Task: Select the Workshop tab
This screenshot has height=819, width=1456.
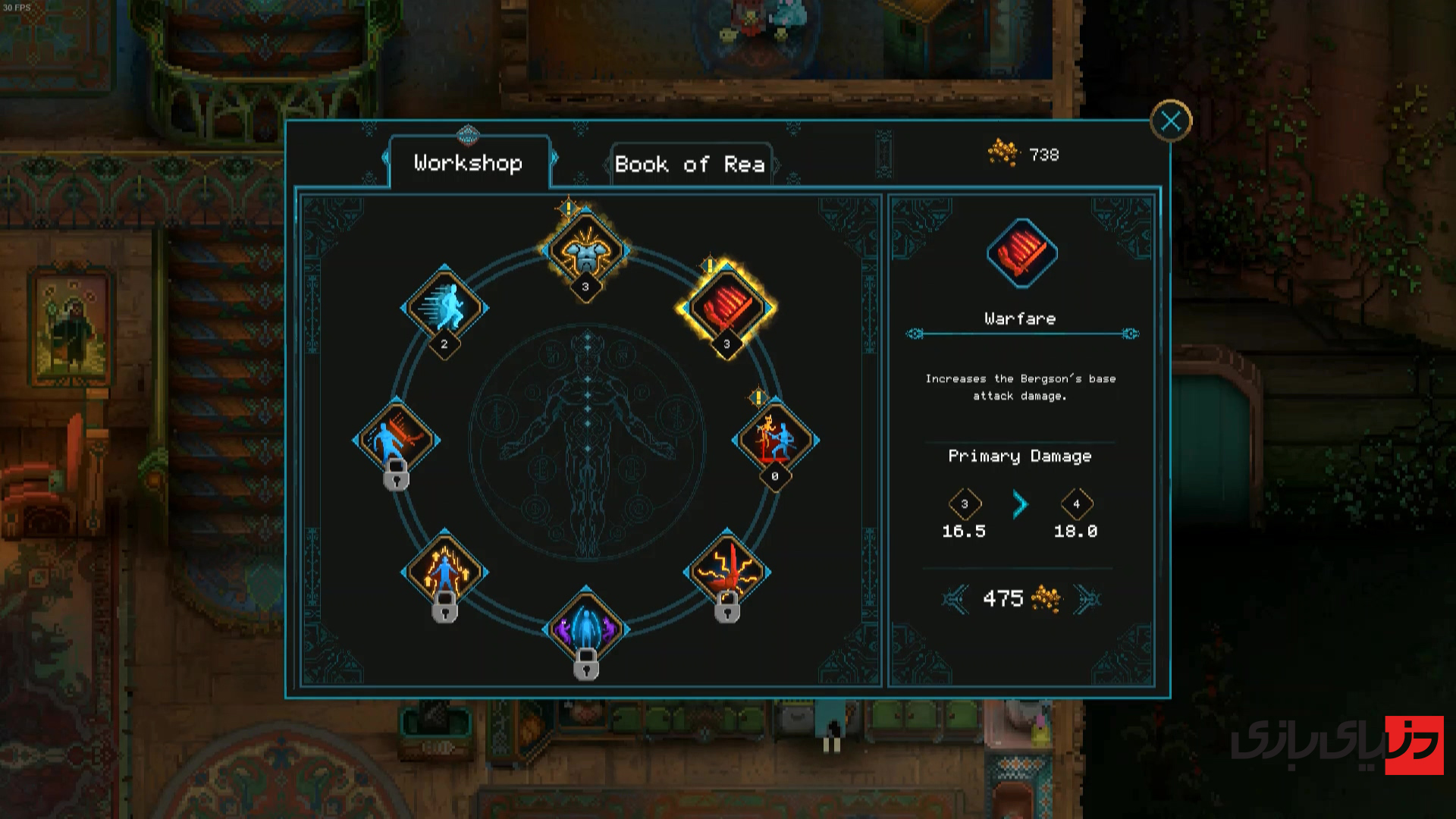Action: [469, 162]
